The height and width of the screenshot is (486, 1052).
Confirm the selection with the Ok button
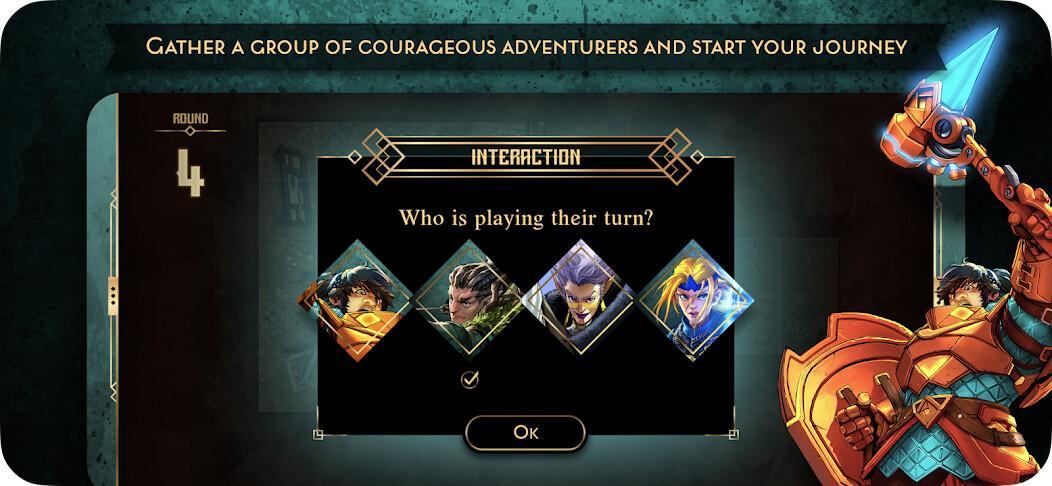click(525, 432)
